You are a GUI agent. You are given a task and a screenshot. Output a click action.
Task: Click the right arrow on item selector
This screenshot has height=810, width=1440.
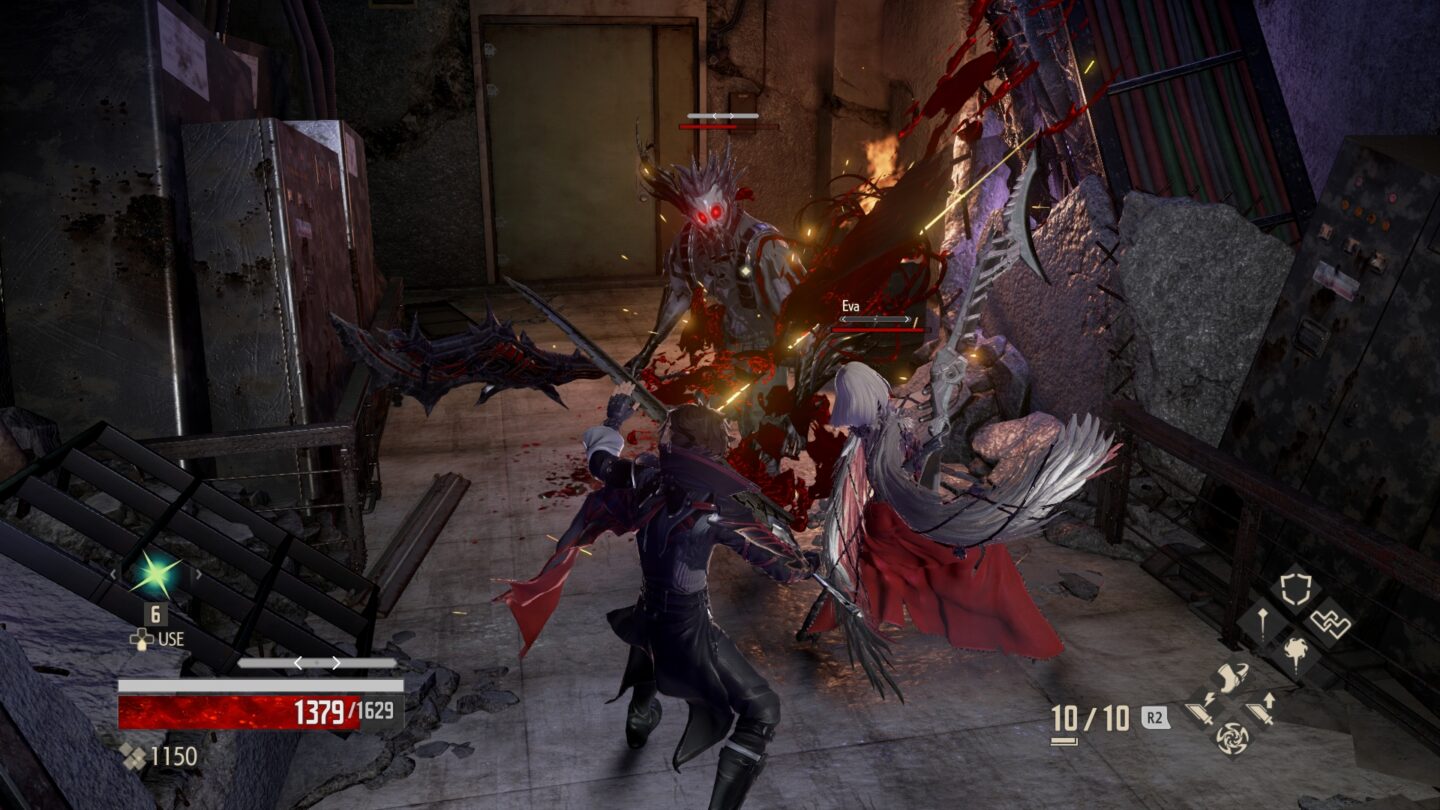tap(199, 574)
